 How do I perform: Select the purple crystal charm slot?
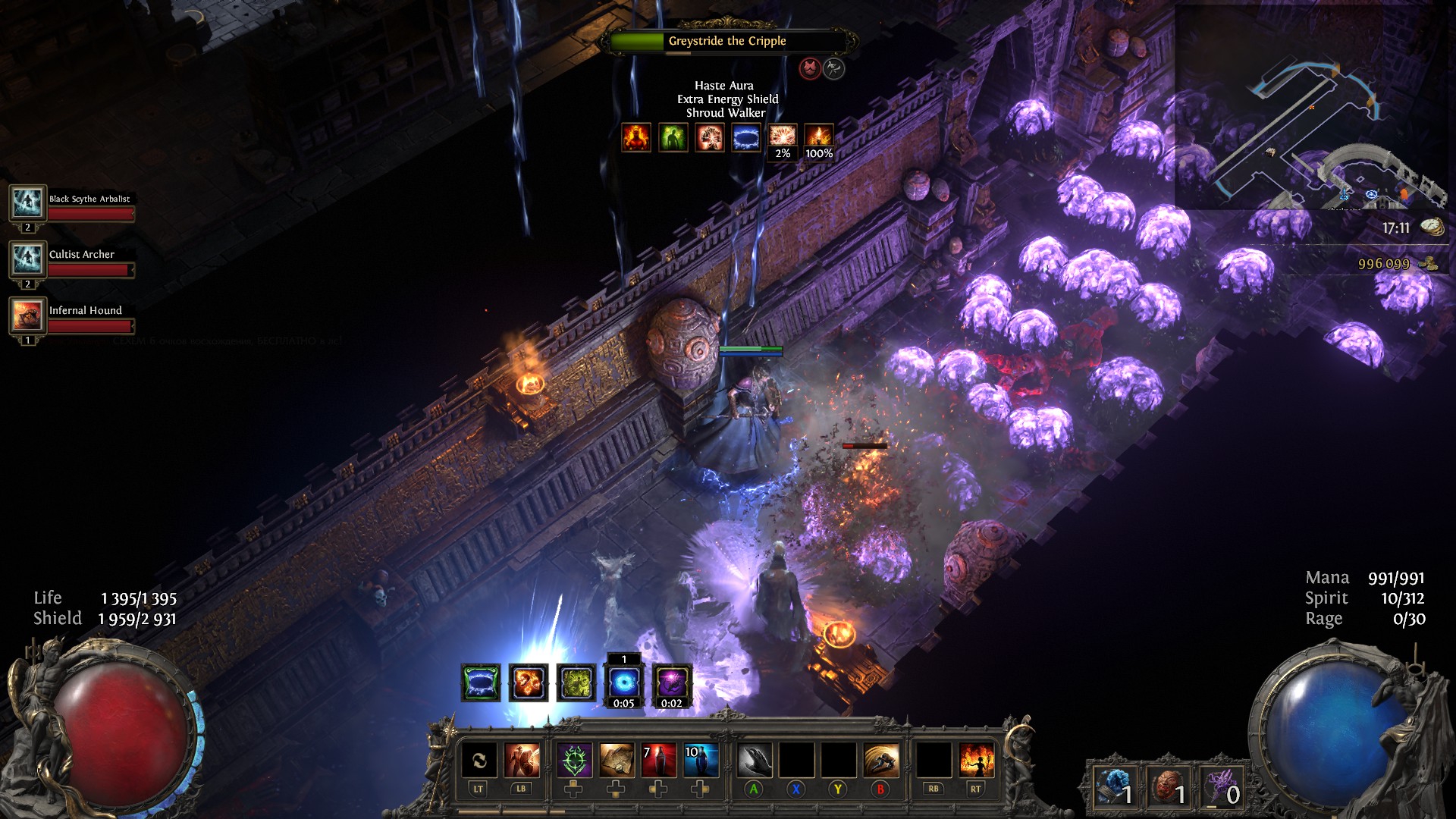pos(1221,786)
